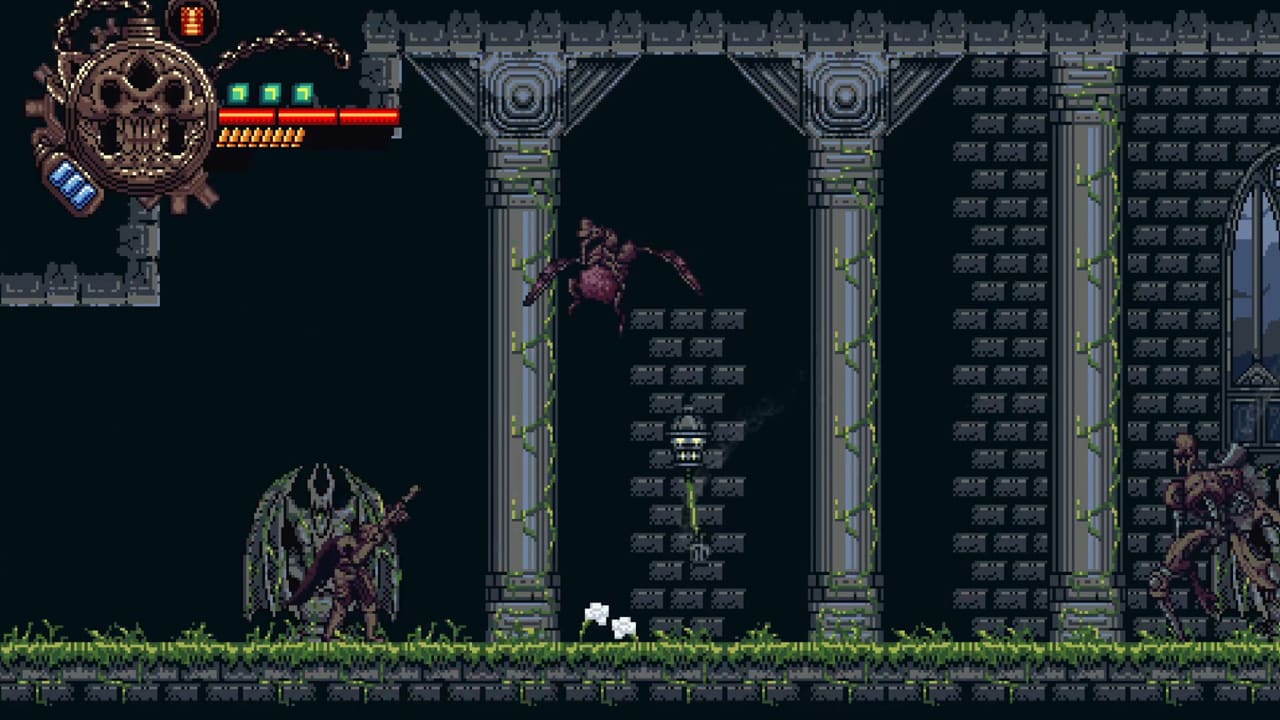
Task: Click the first green gem charge icon
Action: click(x=237, y=92)
